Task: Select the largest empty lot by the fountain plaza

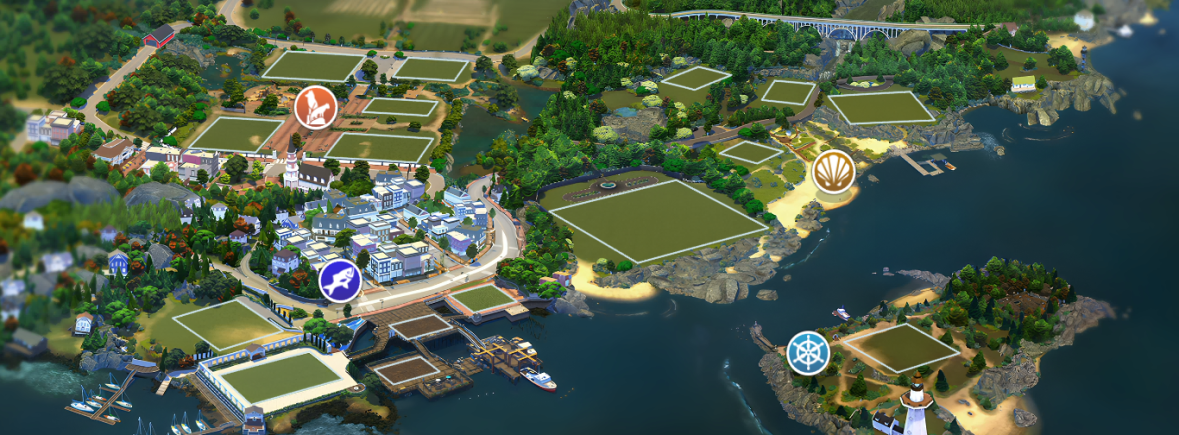Action: 658,220
